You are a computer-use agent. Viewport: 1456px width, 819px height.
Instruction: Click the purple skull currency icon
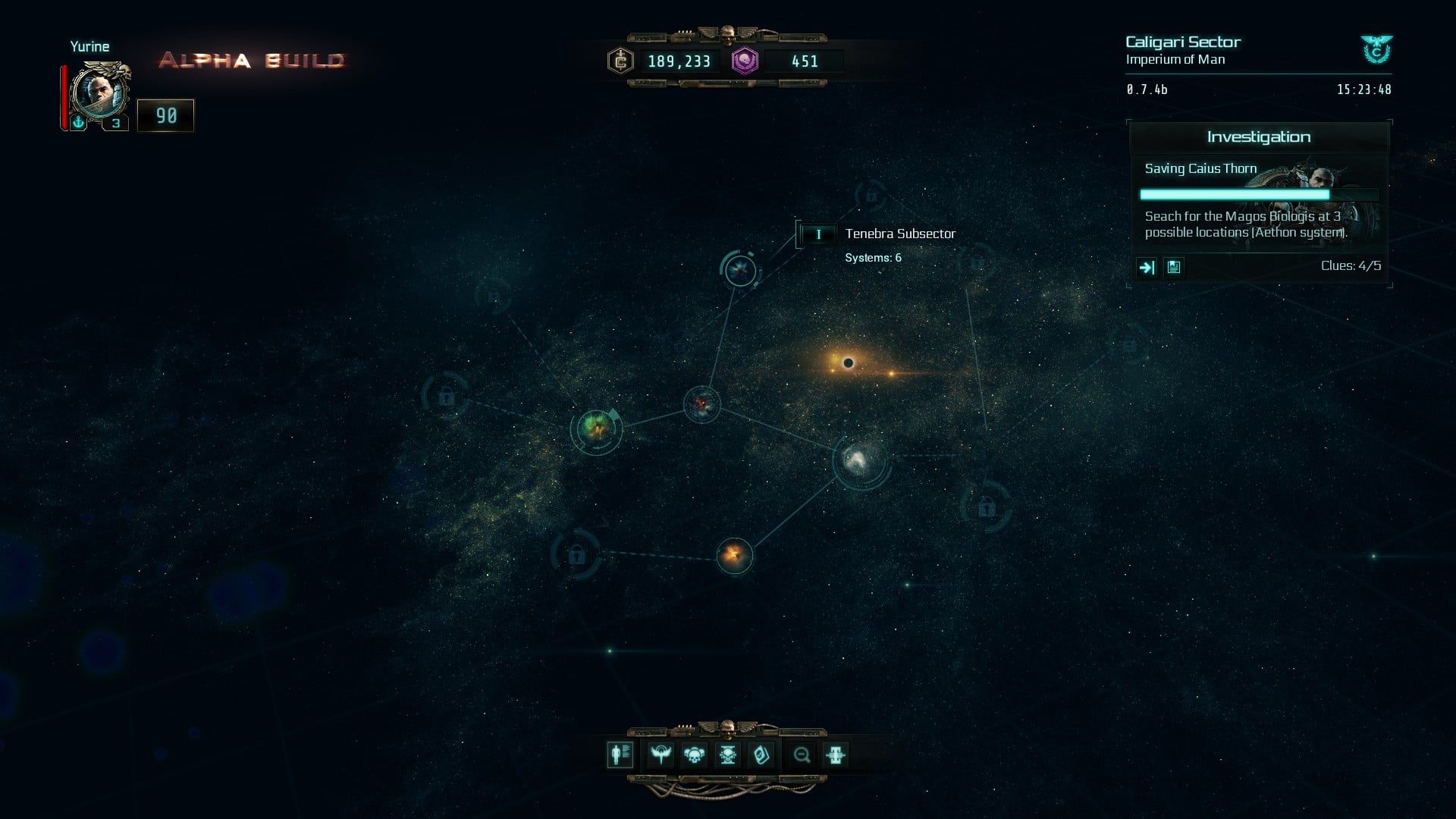pos(745,61)
